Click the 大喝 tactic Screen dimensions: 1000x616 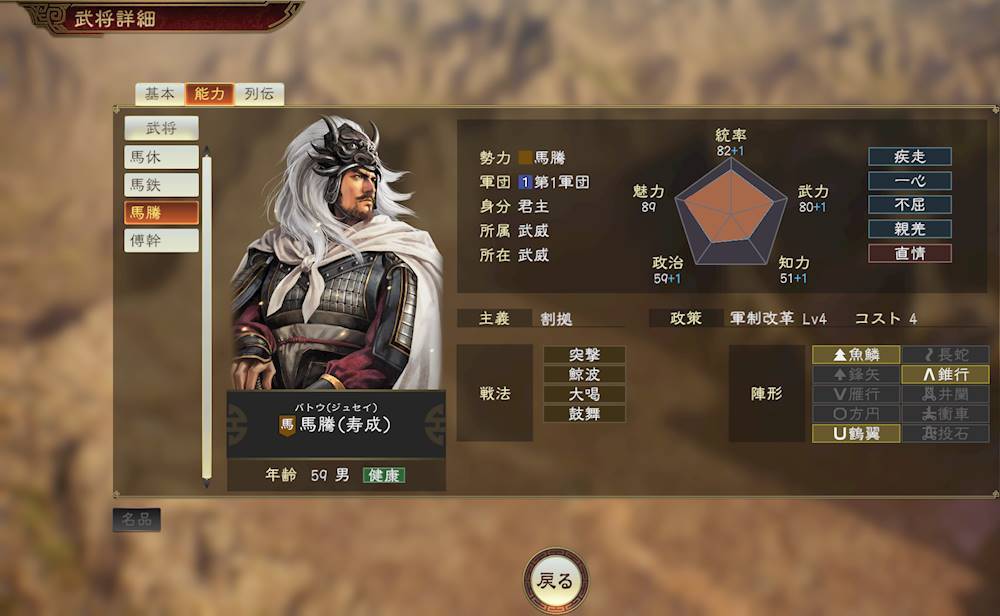(584, 394)
